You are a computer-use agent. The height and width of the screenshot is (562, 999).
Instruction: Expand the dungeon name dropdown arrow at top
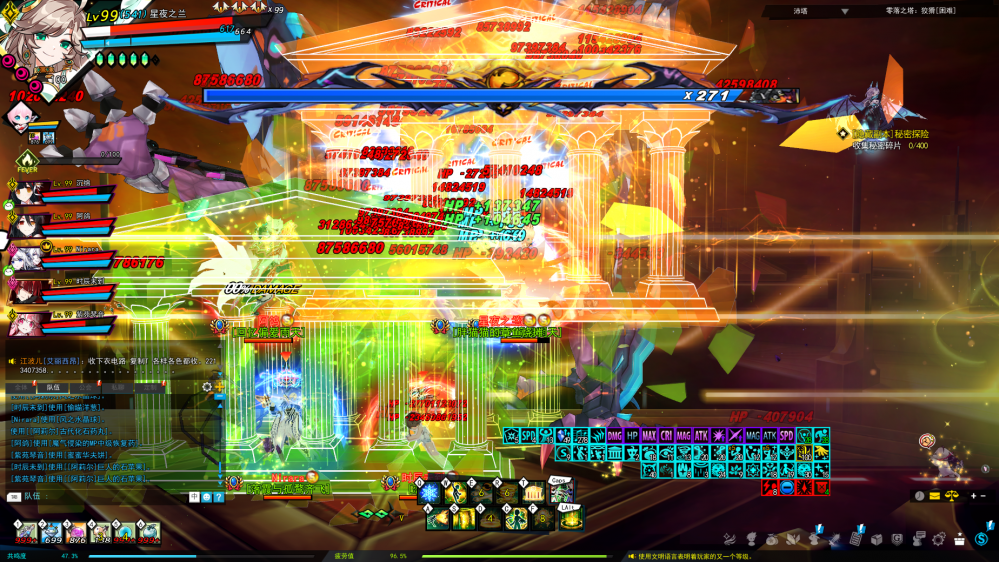[x=844, y=12]
